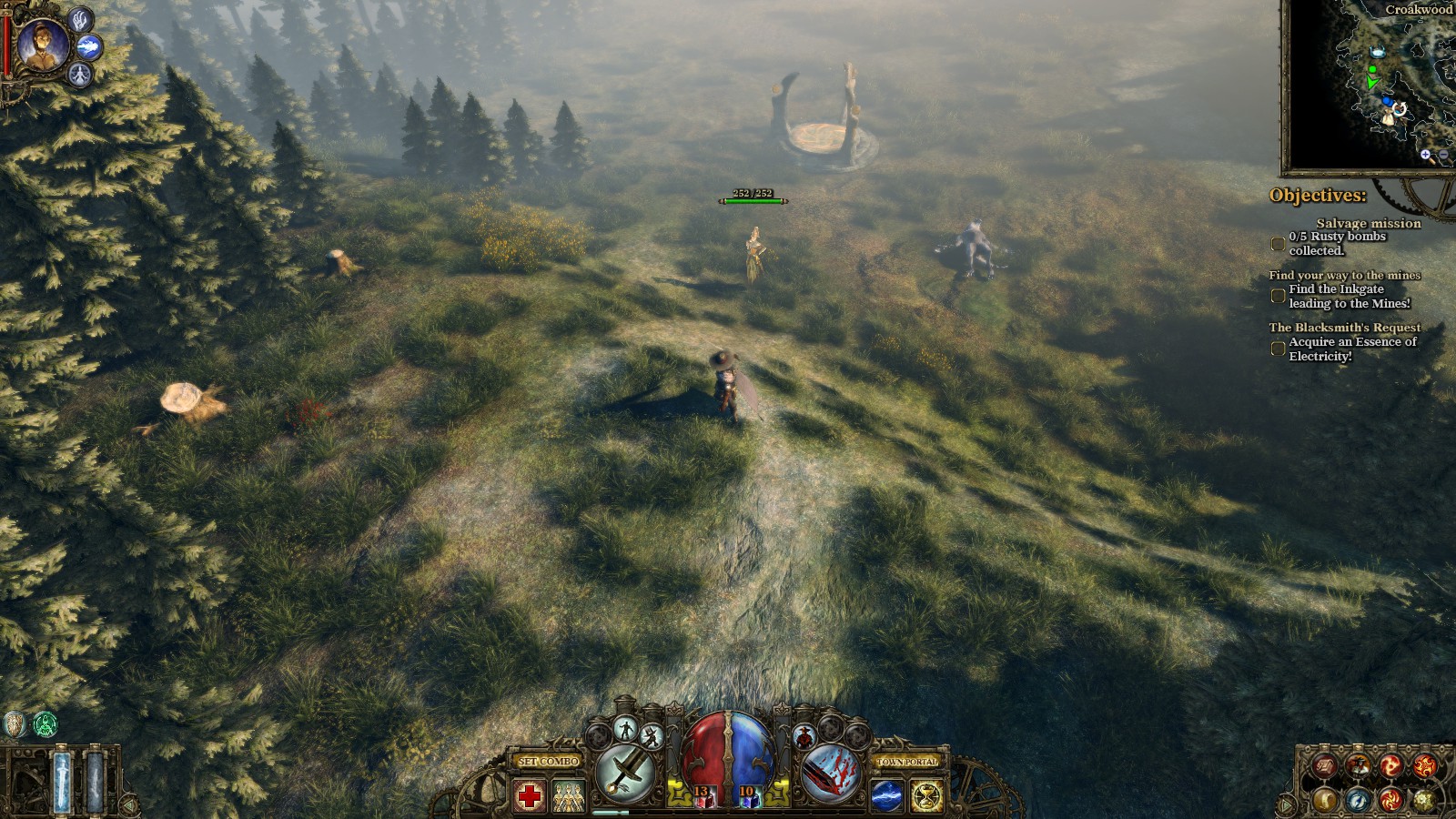The image size is (1456, 819).
Task: Use the Town Portal button
Action: point(906,761)
